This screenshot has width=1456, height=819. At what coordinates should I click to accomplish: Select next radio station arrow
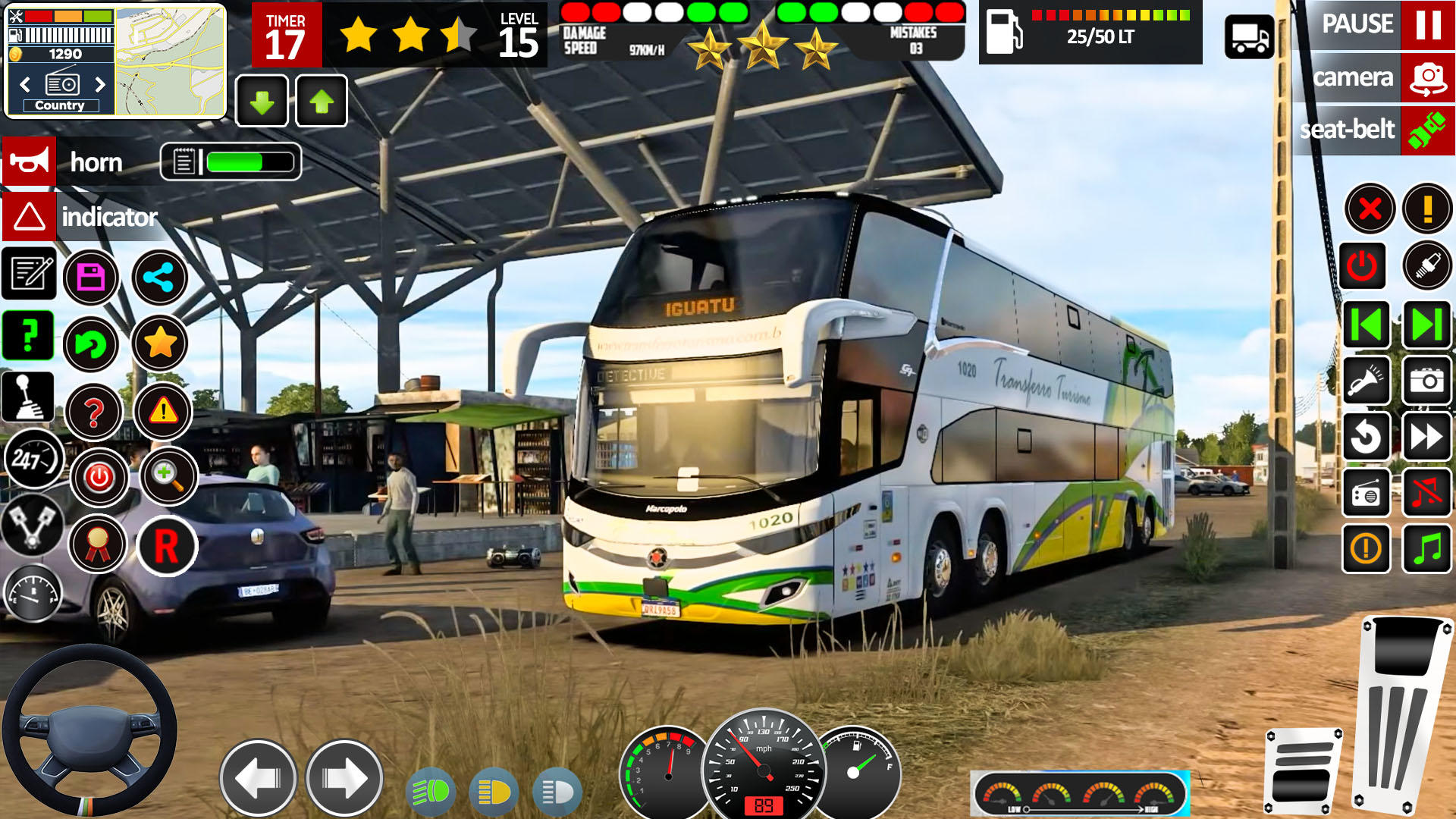click(x=100, y=84)
